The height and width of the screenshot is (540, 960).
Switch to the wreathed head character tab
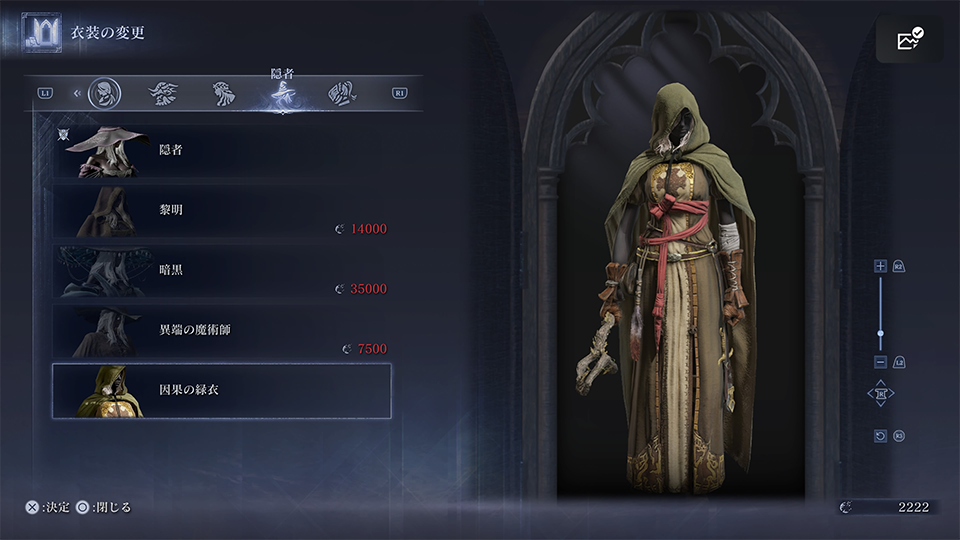223,93
